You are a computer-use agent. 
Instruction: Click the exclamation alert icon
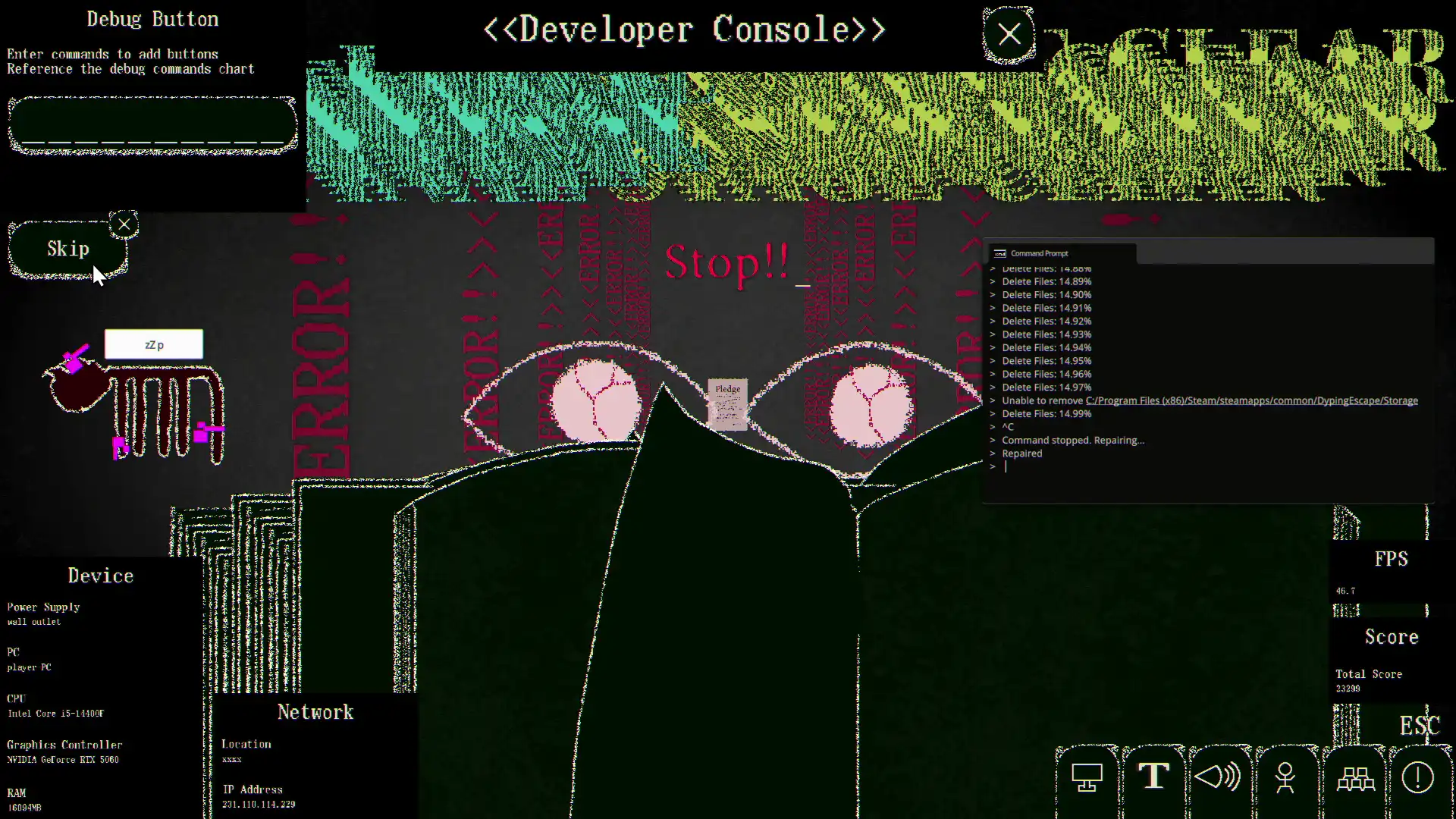click(1417, 777)
